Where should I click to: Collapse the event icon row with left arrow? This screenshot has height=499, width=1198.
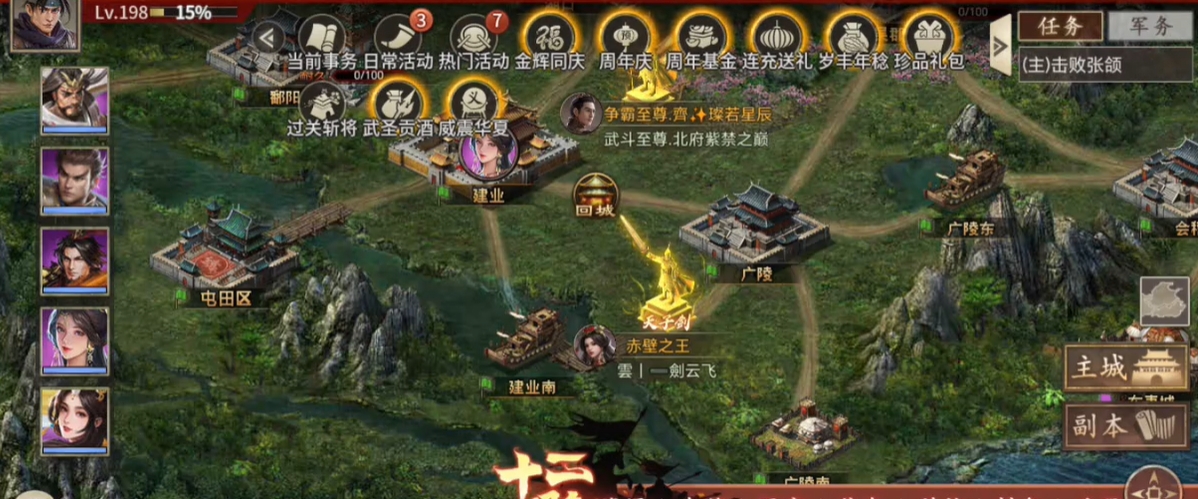266,38
